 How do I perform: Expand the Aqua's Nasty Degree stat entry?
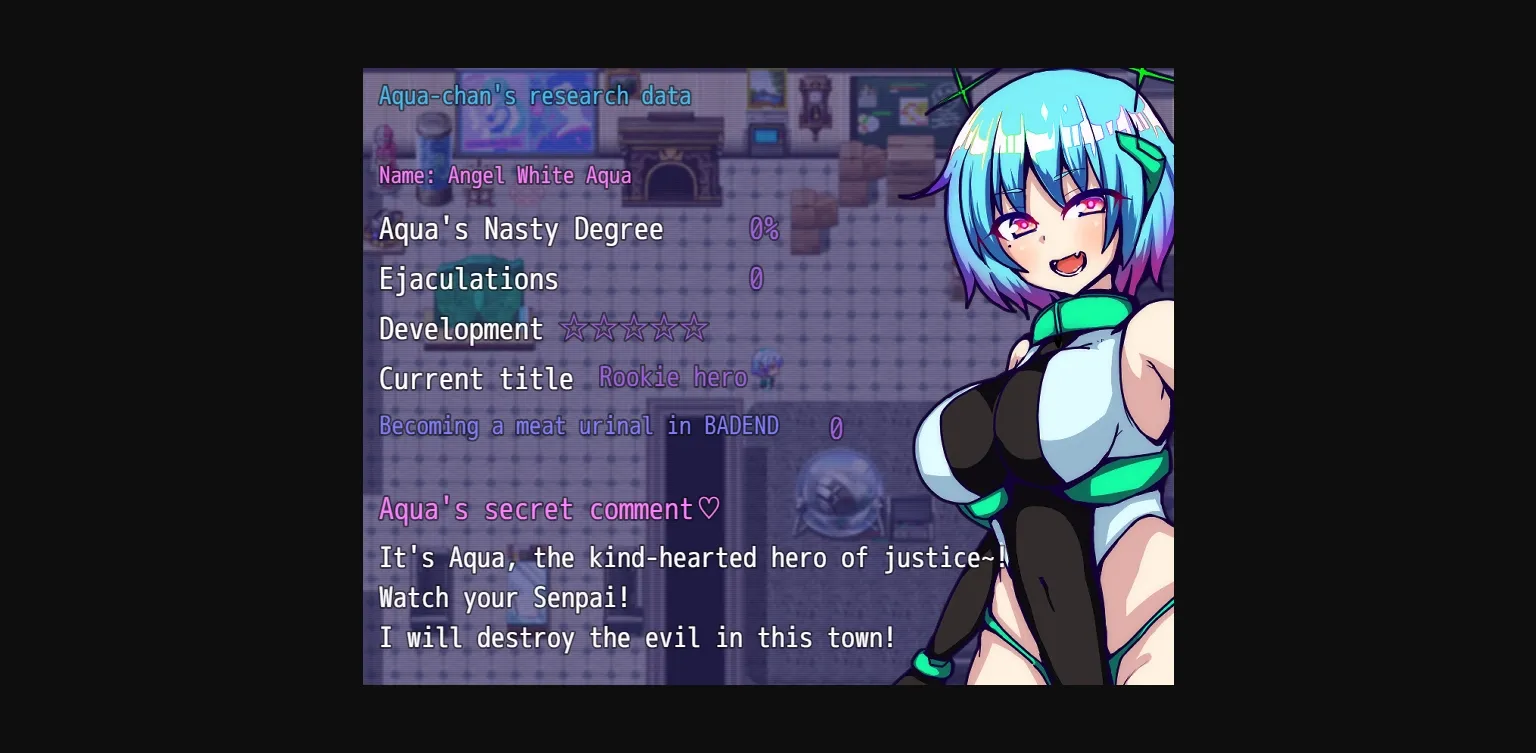(520, 229)
